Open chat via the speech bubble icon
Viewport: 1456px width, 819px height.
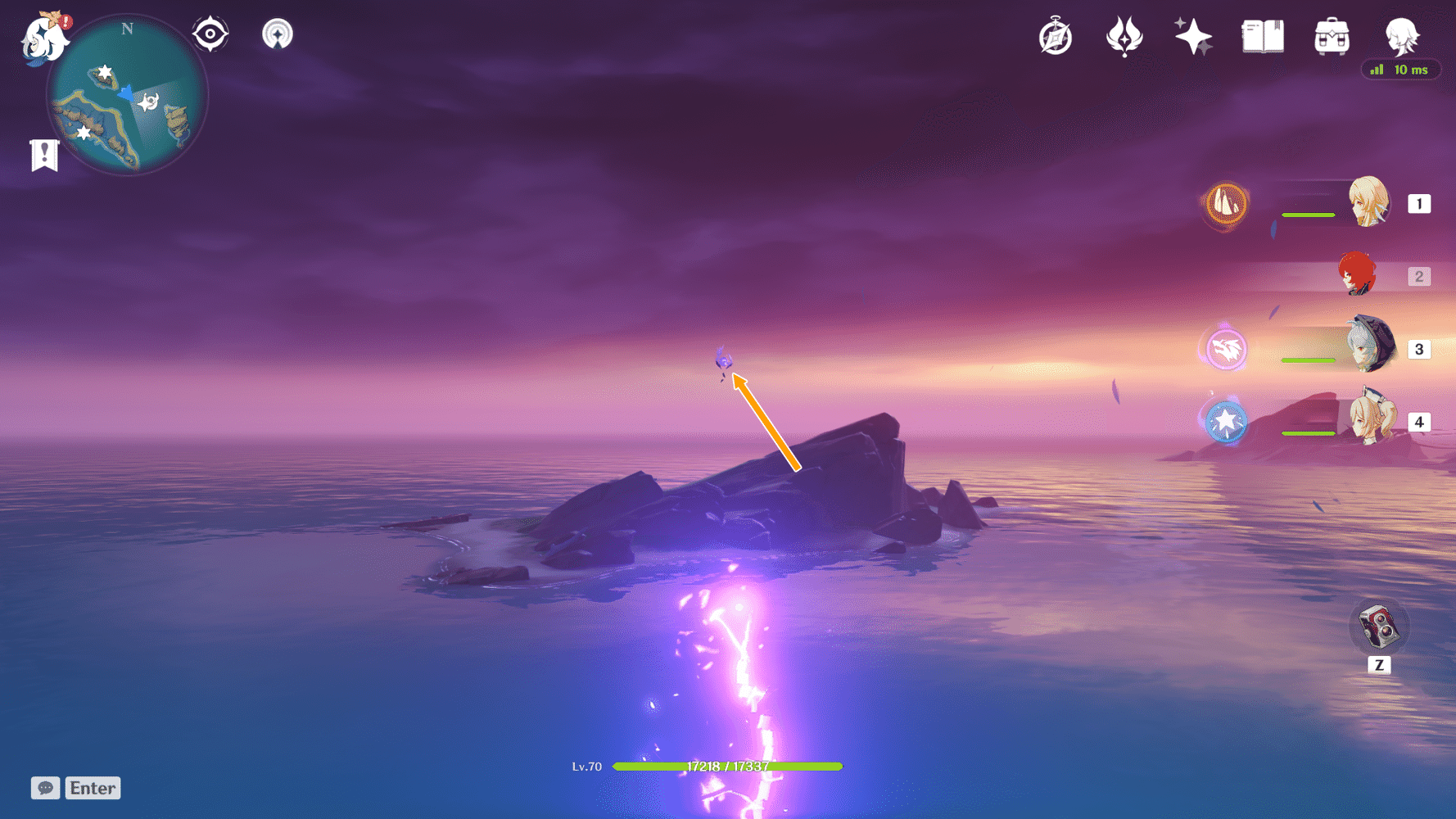tap(46, 788)
